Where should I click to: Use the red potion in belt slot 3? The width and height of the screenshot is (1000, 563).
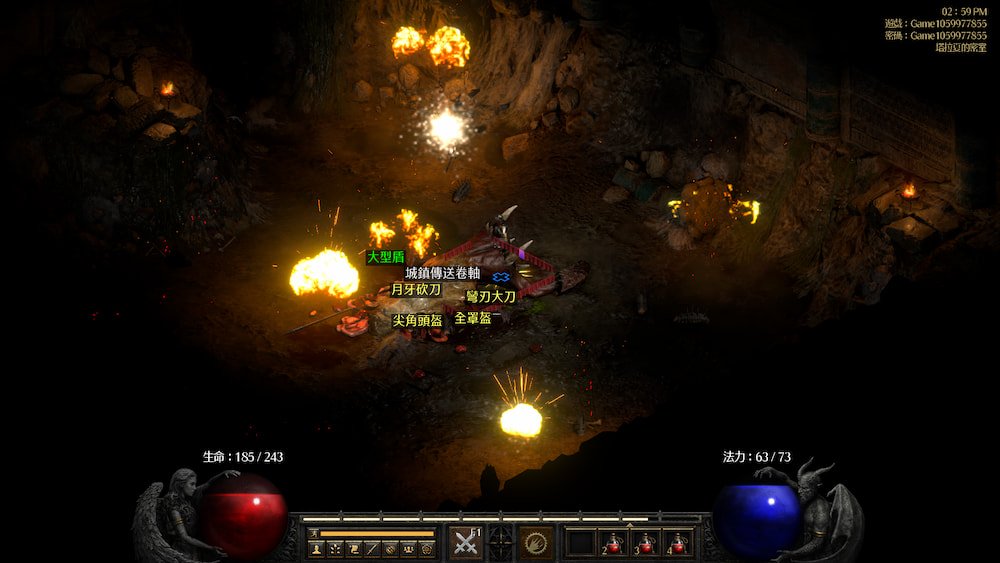point(645,543)
